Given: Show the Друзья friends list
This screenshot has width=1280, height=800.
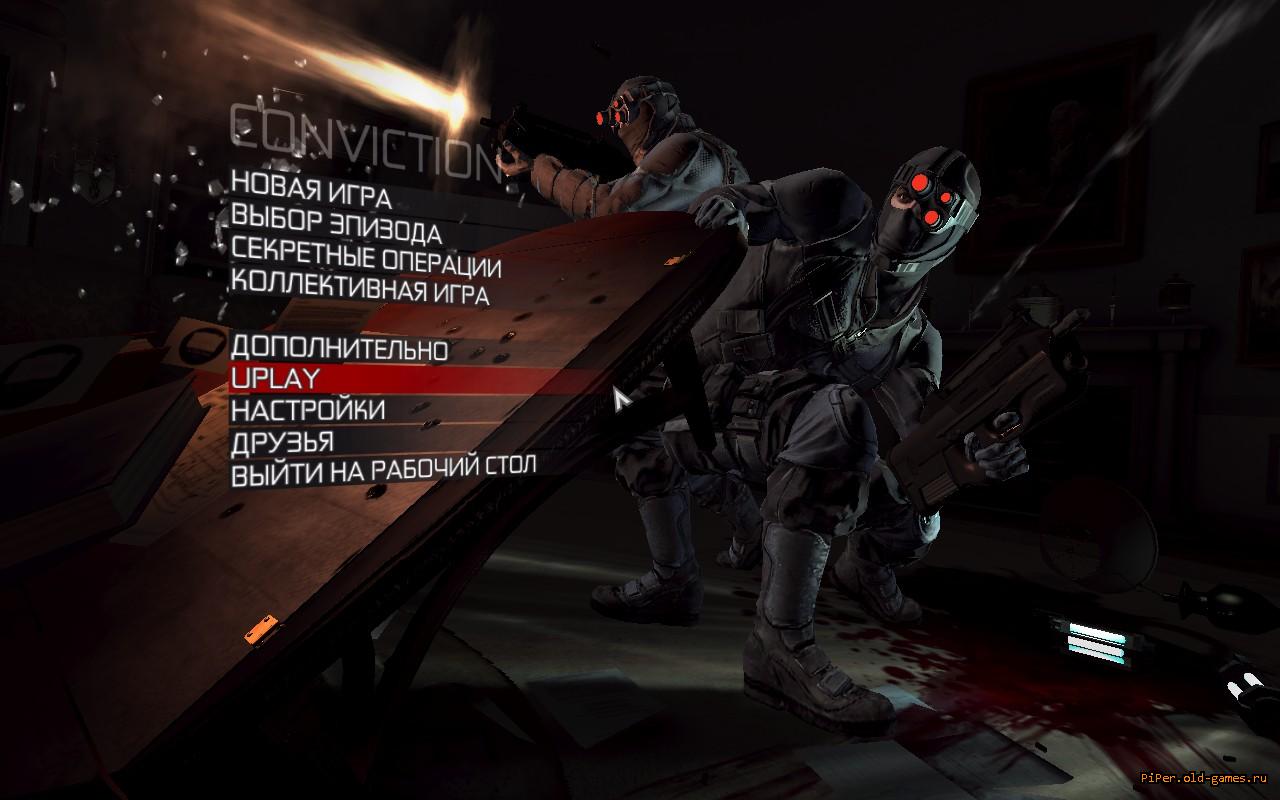Looking at the screenshot, I should point(282,441).
